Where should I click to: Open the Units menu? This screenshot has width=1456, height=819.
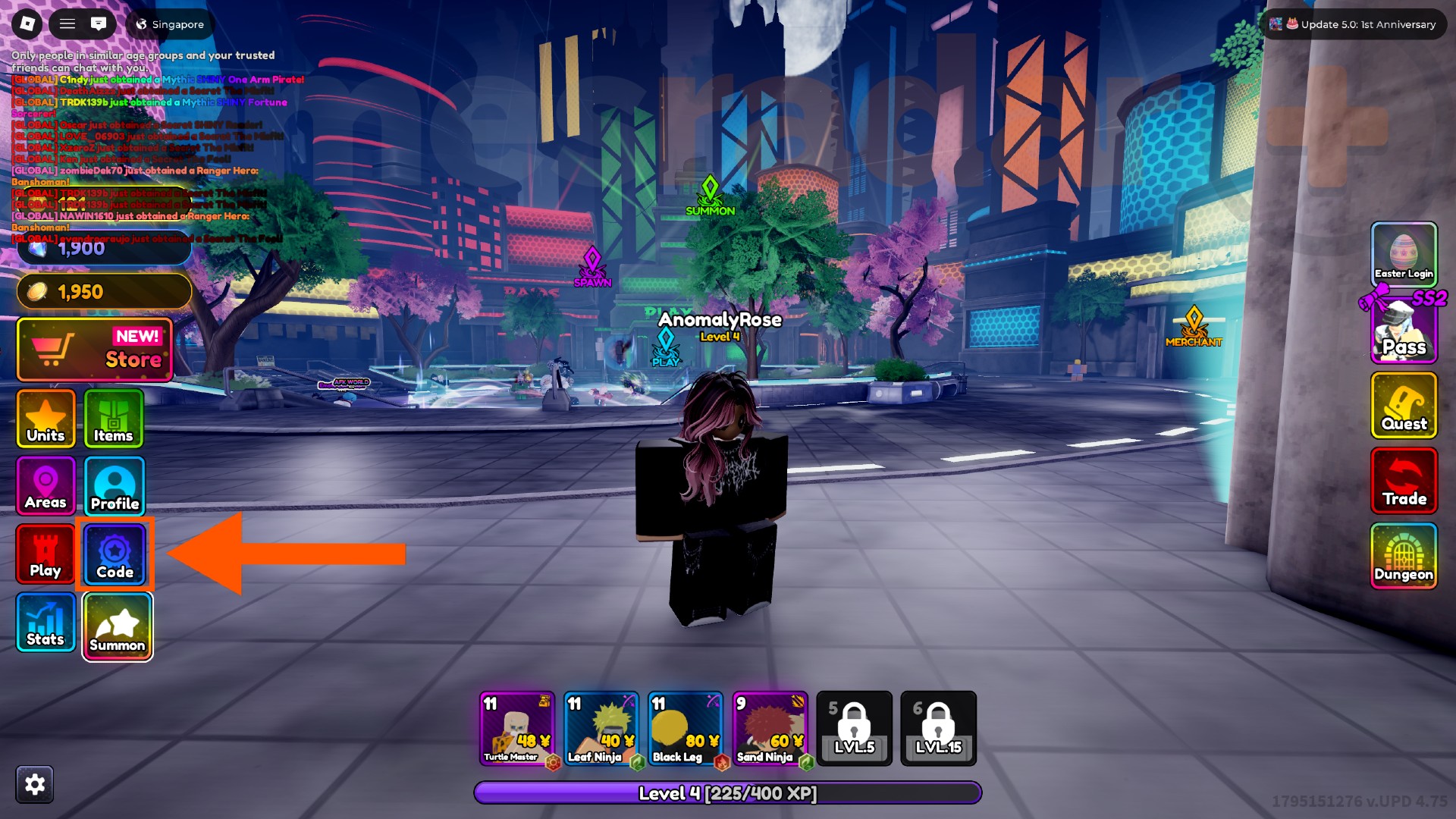pyautogui.click(x=45, y=418)
